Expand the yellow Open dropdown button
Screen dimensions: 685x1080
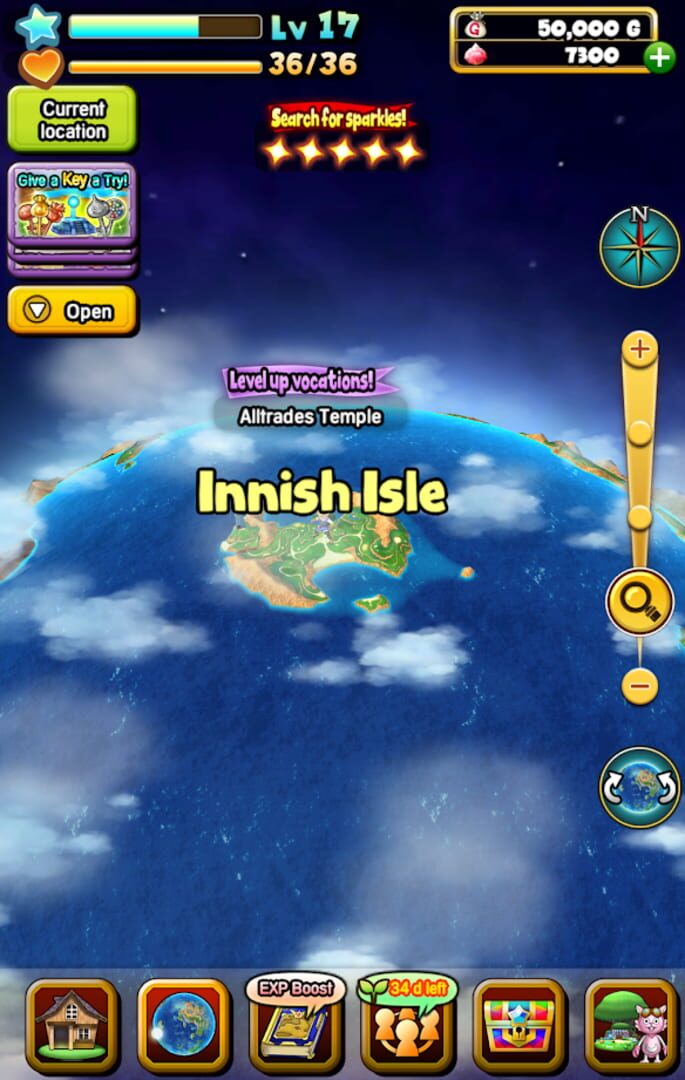[72, 311]
